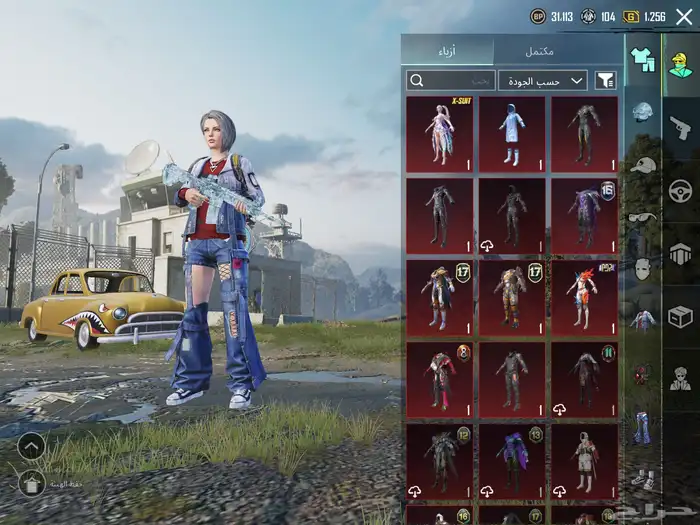Choose the purple hooded outfit with badge 13
Screen dimensions: 700x525
[x=512, y=461]
